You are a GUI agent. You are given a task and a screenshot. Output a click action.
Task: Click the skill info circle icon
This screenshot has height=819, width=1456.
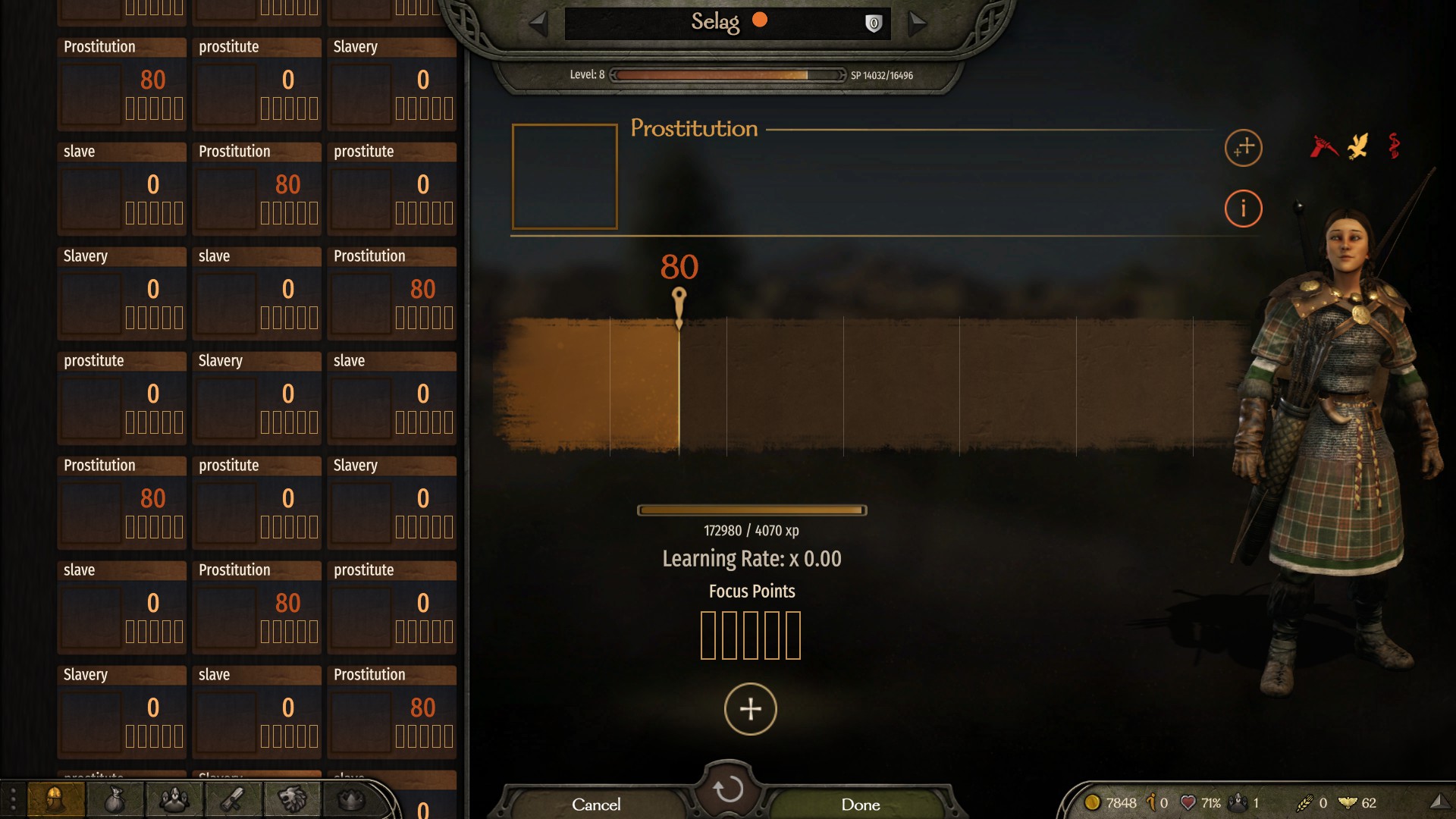(x=1244, y=209)
